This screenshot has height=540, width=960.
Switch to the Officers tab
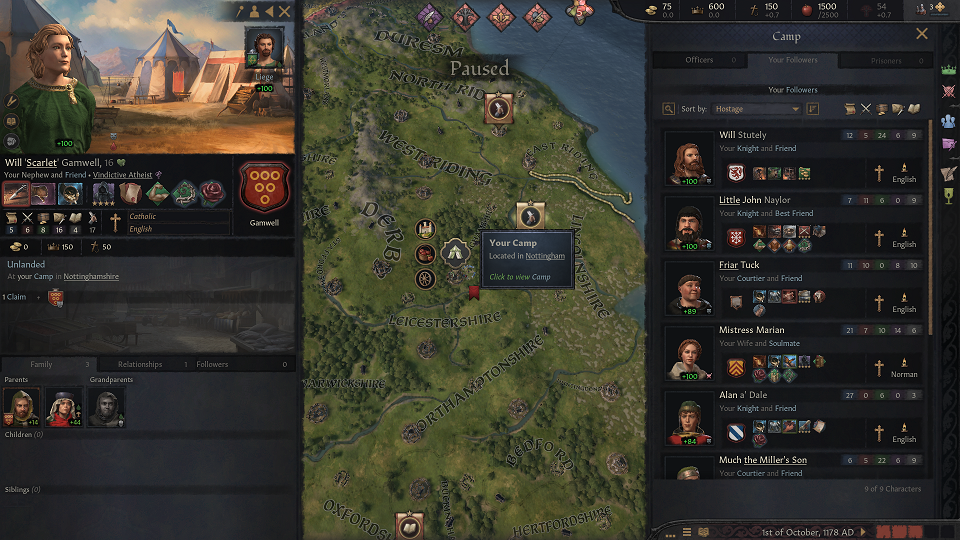(699, 60)
